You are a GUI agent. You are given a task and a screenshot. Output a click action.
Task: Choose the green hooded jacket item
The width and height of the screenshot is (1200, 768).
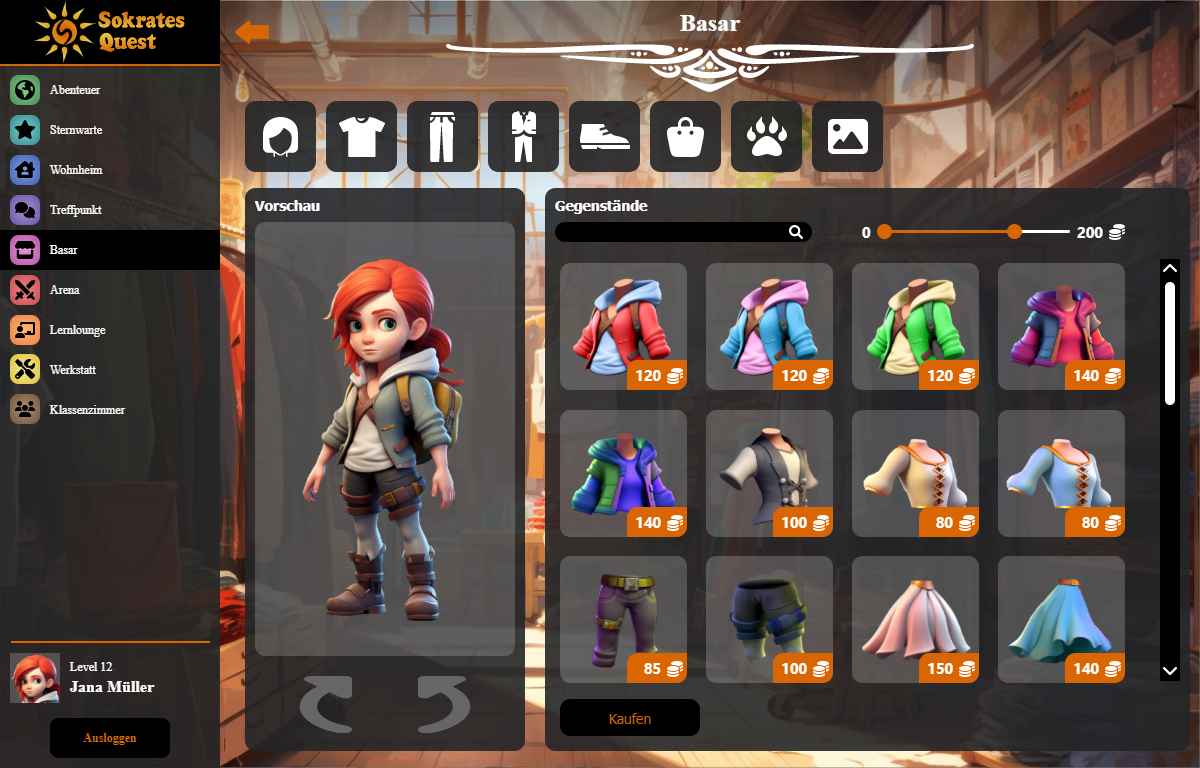(x=915, y=326)
